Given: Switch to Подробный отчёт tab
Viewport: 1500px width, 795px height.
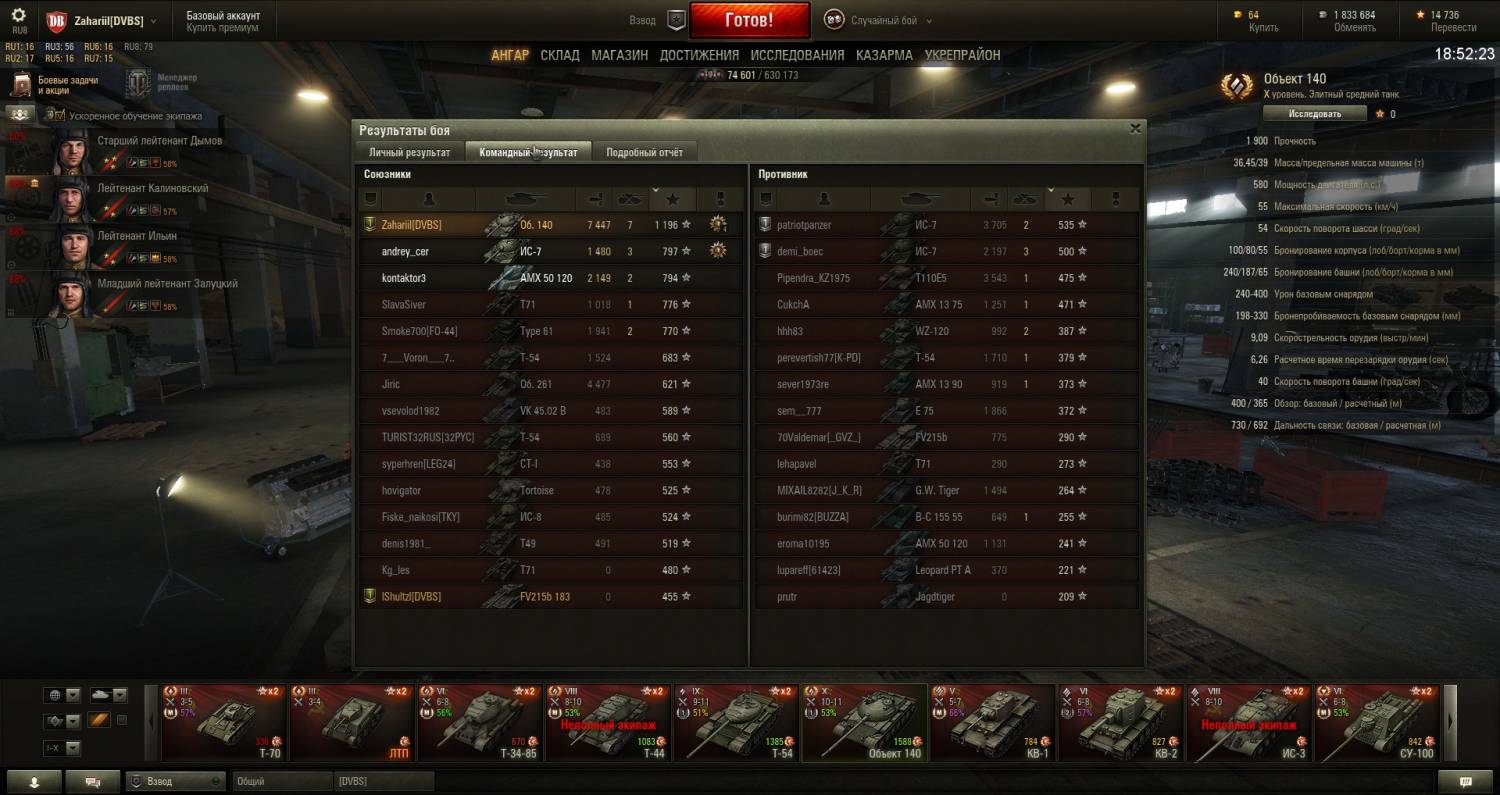Looking at the screenshot, I should tap(644, 152).
